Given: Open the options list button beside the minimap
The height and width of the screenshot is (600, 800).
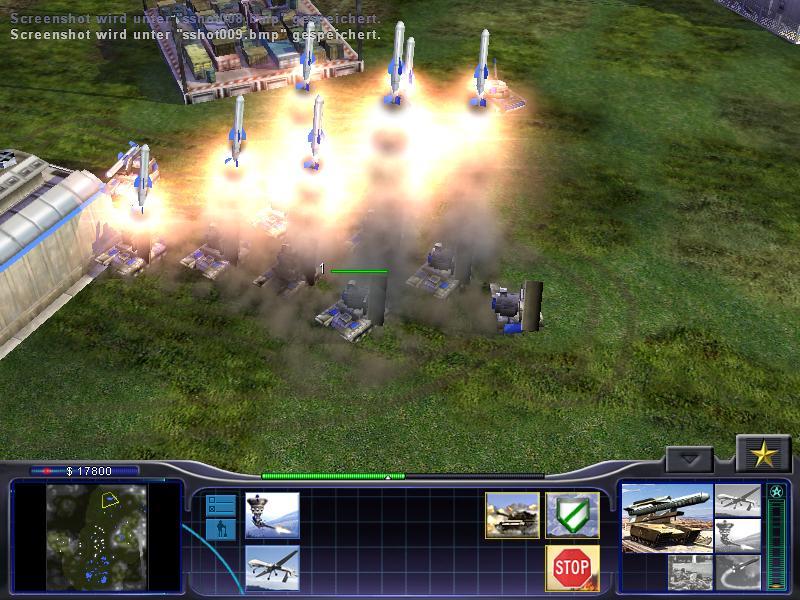Looking at the screenshot, I should point(220,504).
